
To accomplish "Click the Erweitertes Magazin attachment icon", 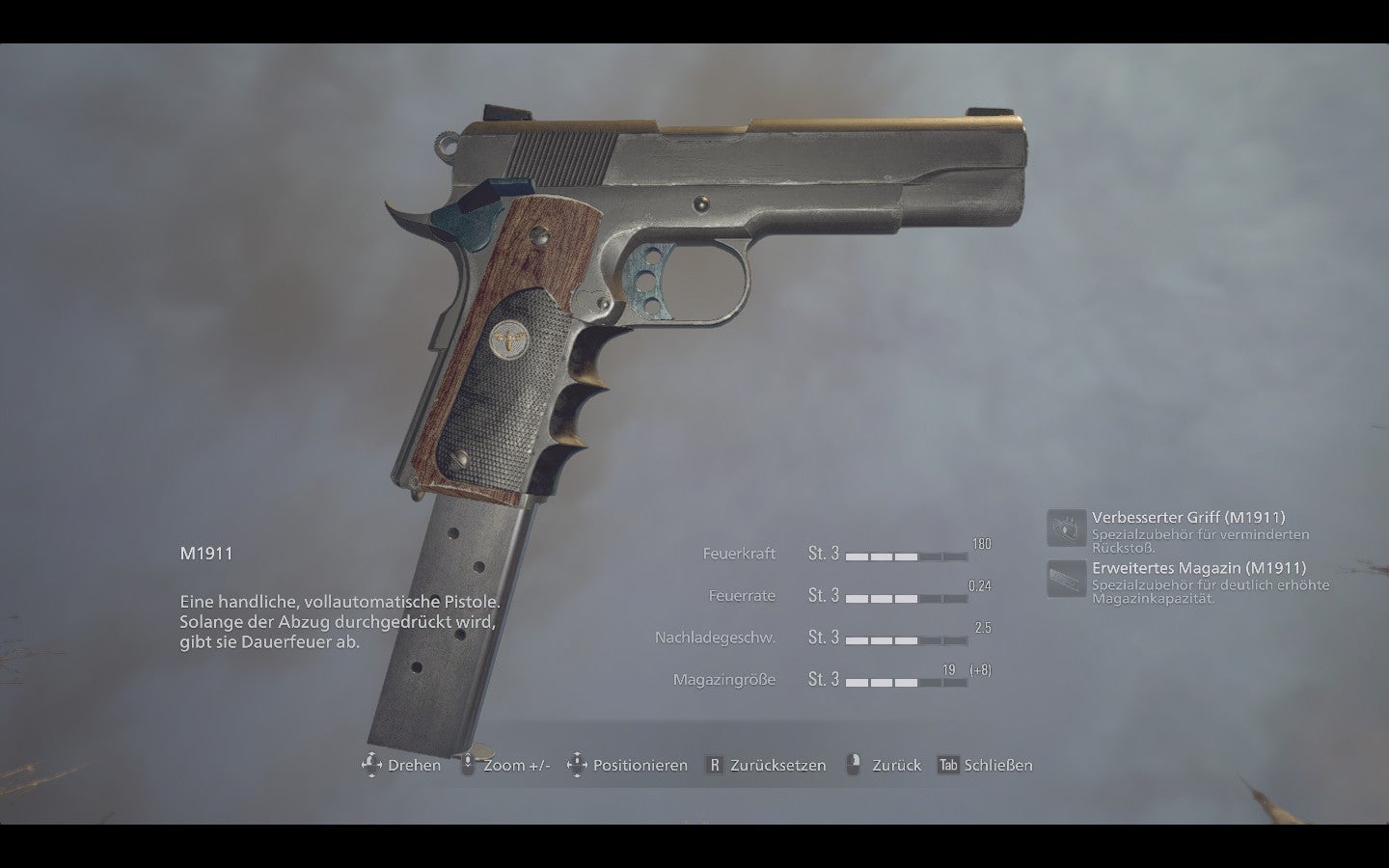I will (1068, 577).
